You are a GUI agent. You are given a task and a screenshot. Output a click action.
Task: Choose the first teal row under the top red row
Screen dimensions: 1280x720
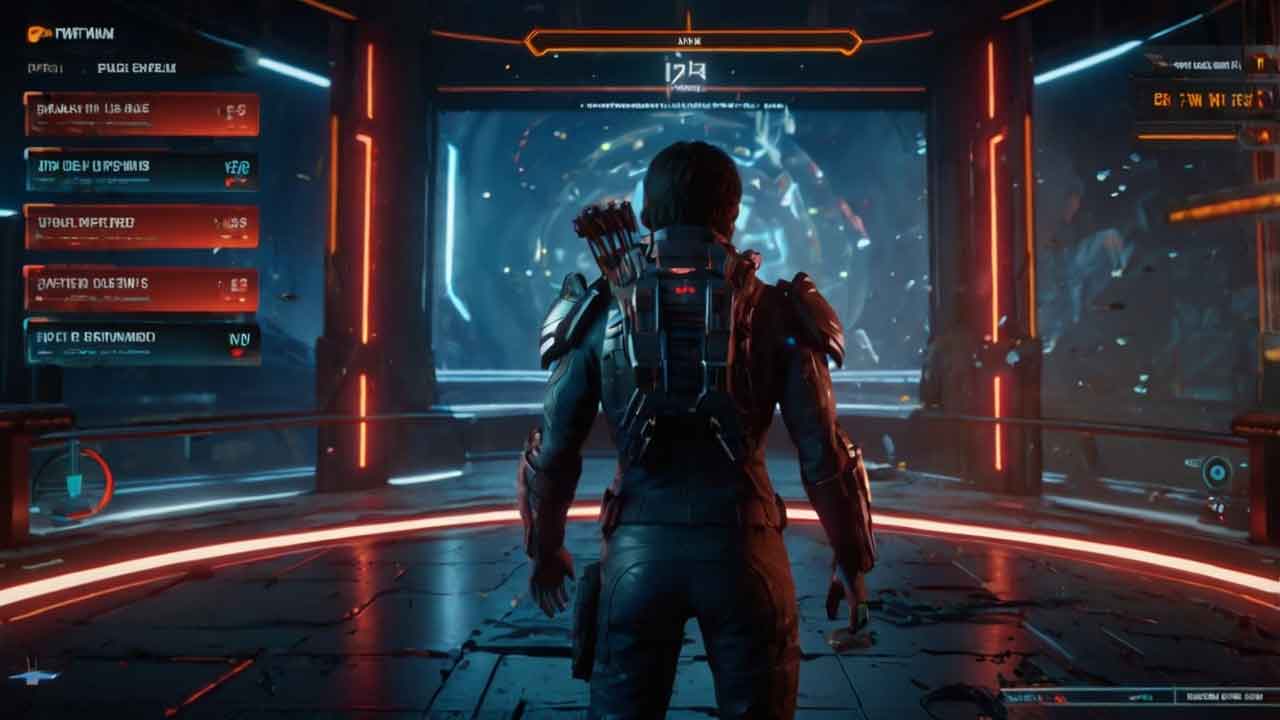[x=141, y=170]
